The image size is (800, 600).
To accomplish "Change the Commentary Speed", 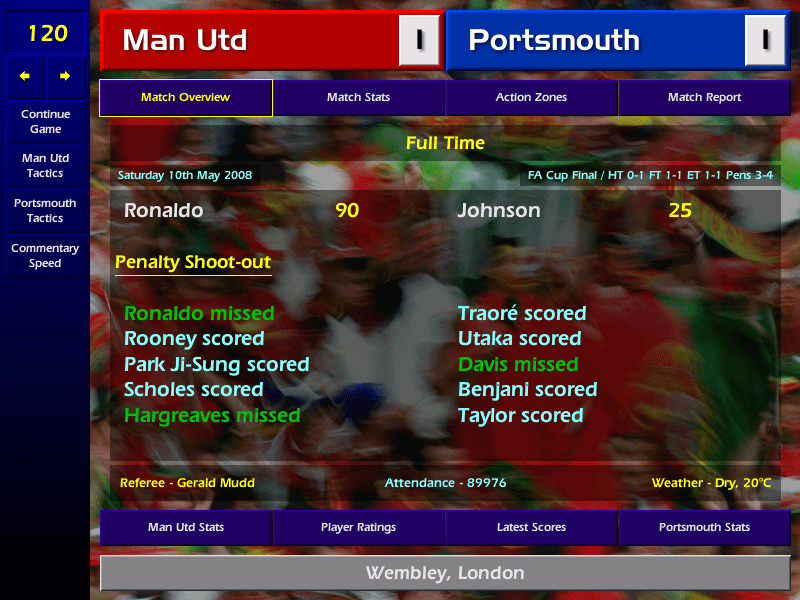I will click(x=45, y=255).
